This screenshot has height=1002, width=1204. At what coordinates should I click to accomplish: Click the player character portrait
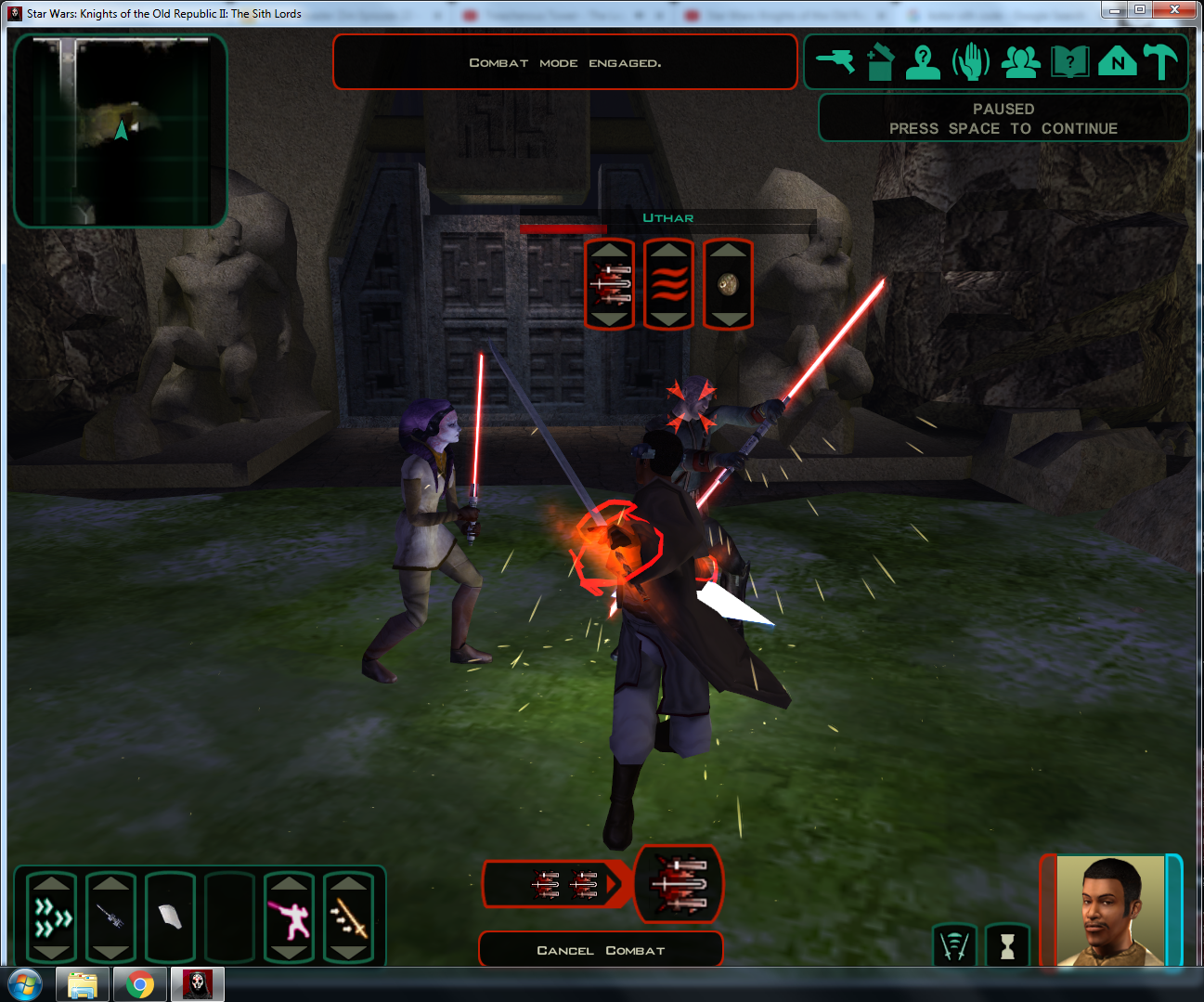(1110, 911)
